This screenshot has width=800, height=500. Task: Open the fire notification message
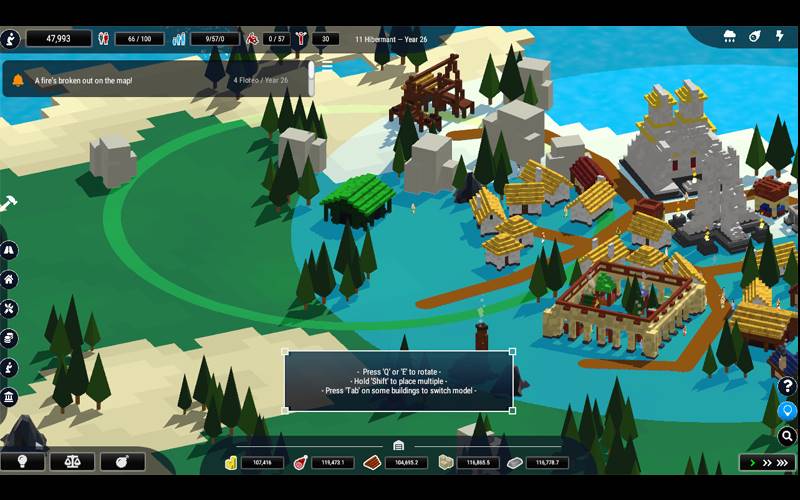coord(150,80)
